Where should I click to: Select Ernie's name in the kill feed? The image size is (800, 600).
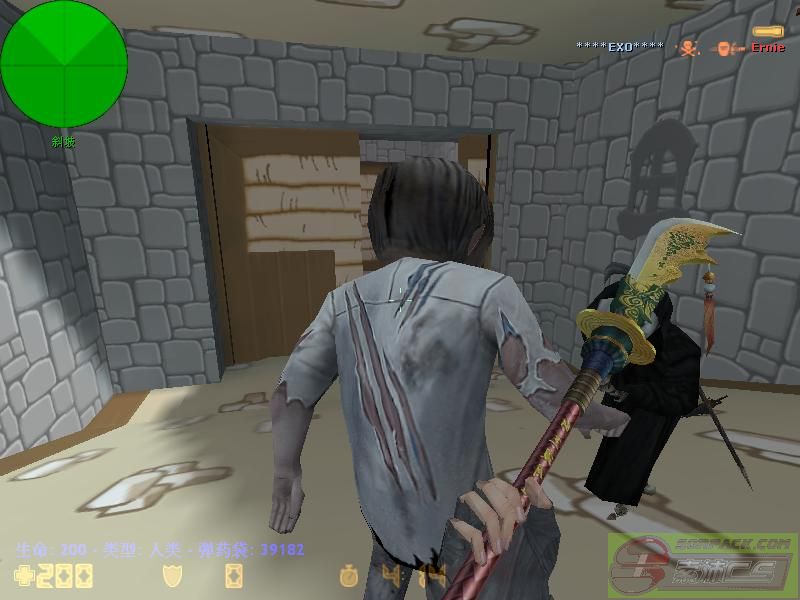[x=768, y=47]
